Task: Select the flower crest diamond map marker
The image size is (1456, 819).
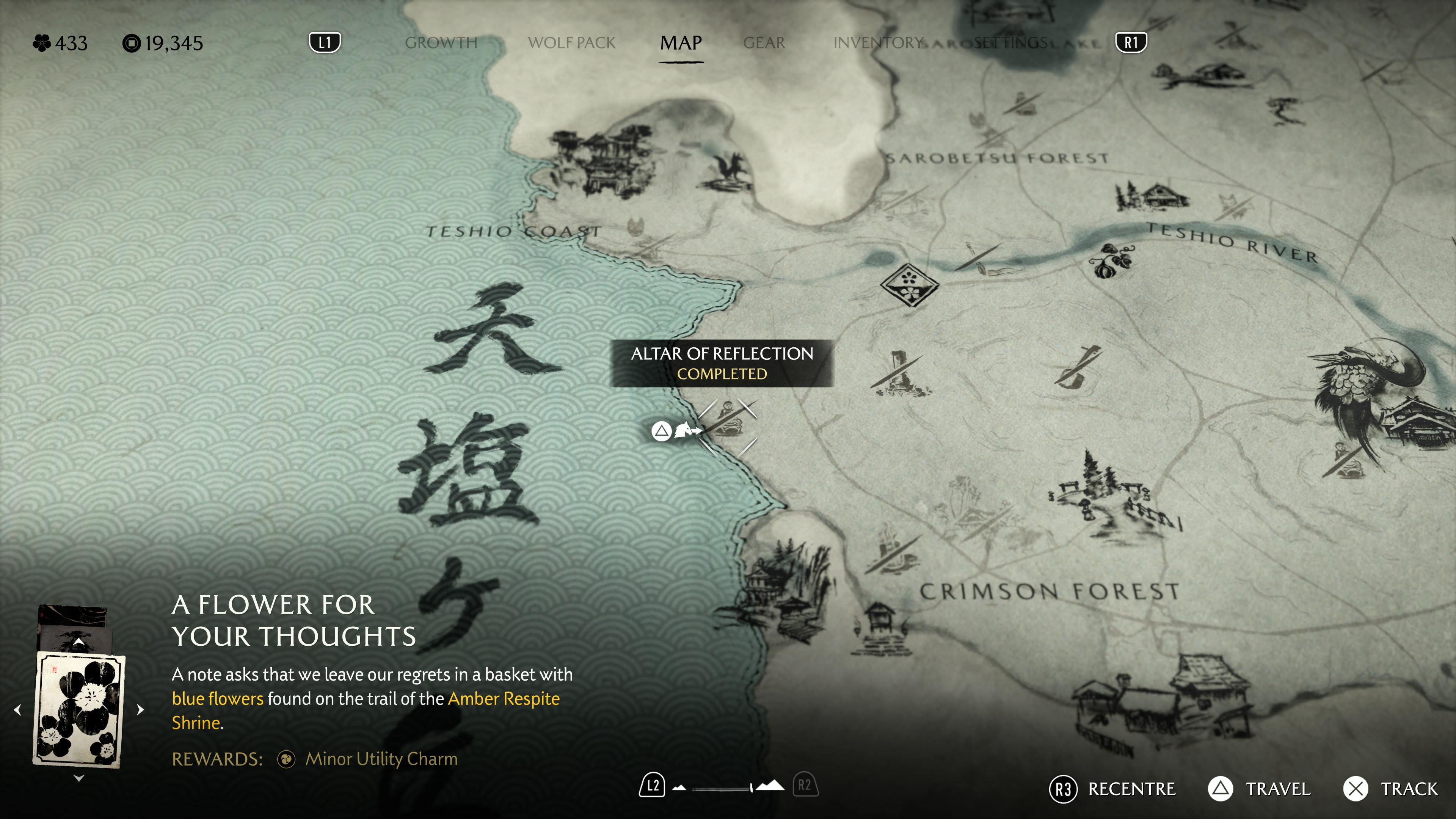Action: point(909,284)
